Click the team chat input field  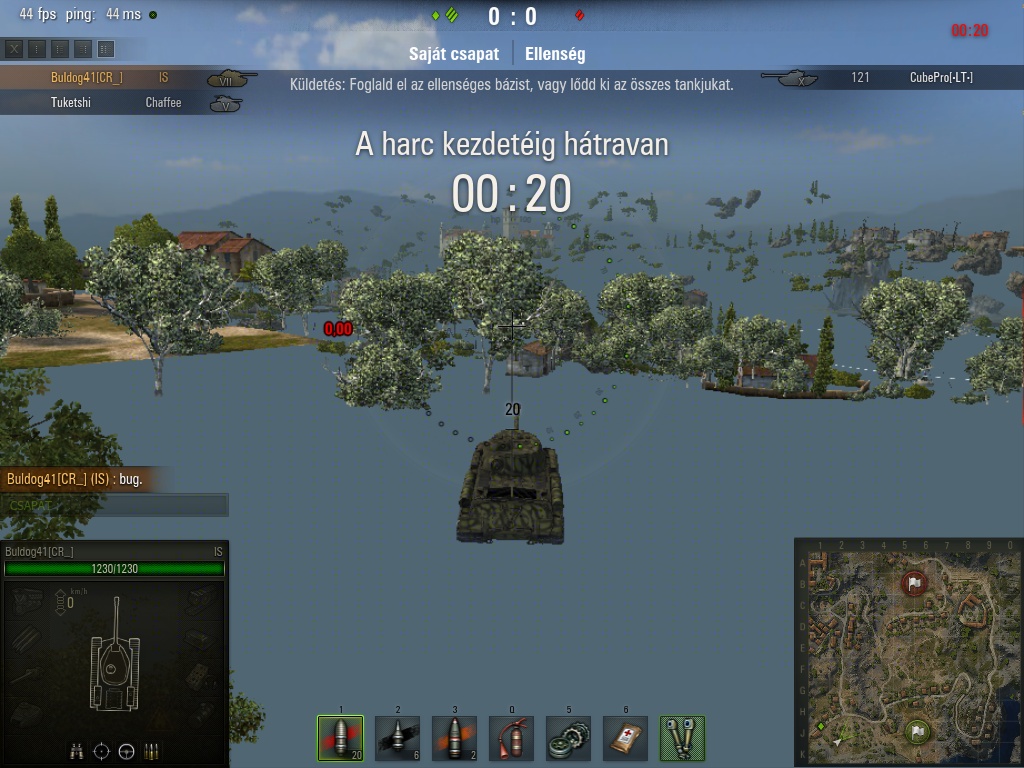pyautogui.click(x=115, y=505)
